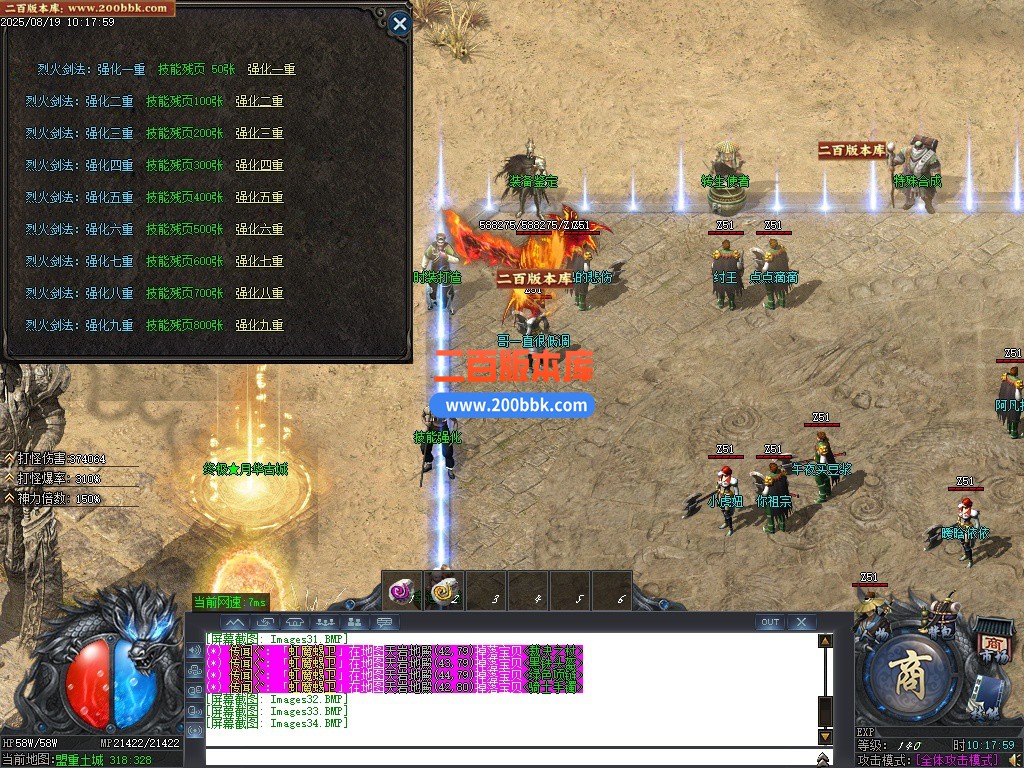This screenshot has height=768, width=1024.
Task: Open the large 商 shop medallion
Action: (911, 673)
